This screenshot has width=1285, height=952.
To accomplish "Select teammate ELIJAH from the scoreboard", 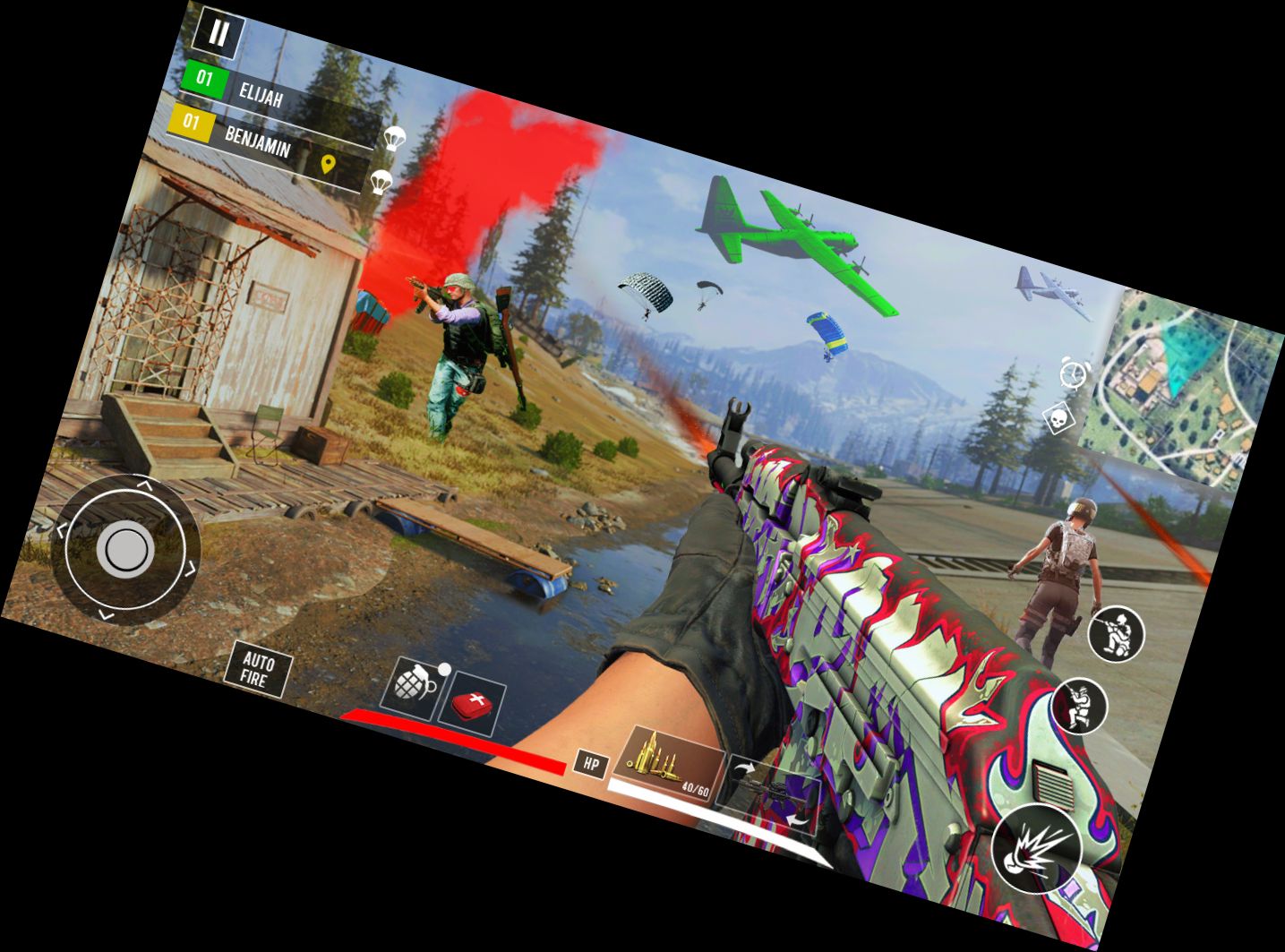I will [x=260, y=93].
